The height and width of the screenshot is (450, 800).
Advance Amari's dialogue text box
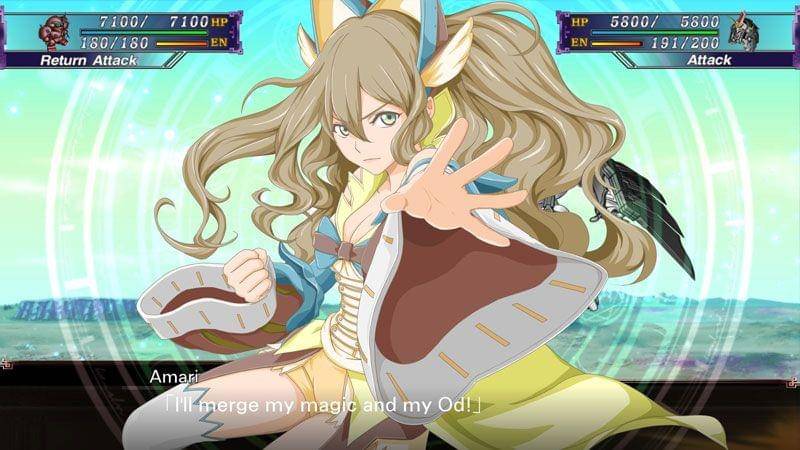(x=400, y=397)
